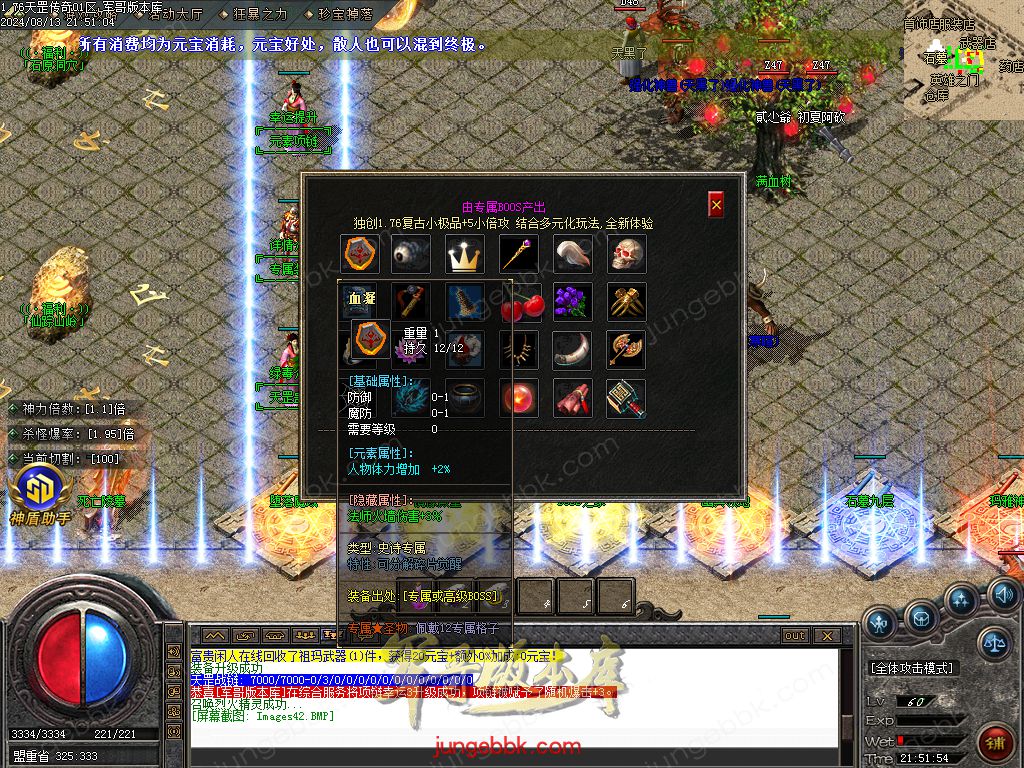
Task: Choose the red-handled war hammer item
Action: pos(627,398)
